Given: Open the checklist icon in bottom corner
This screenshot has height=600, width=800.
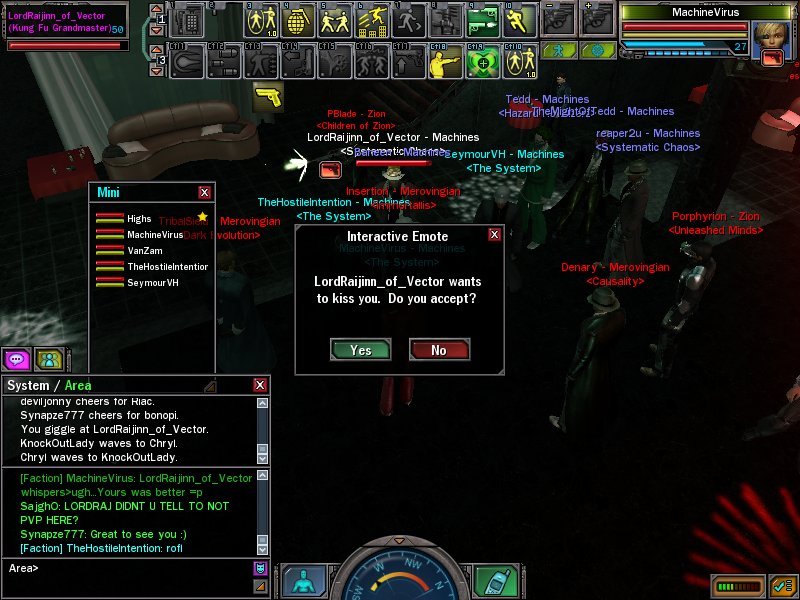Looking at the screenshot, I should 783,585.
